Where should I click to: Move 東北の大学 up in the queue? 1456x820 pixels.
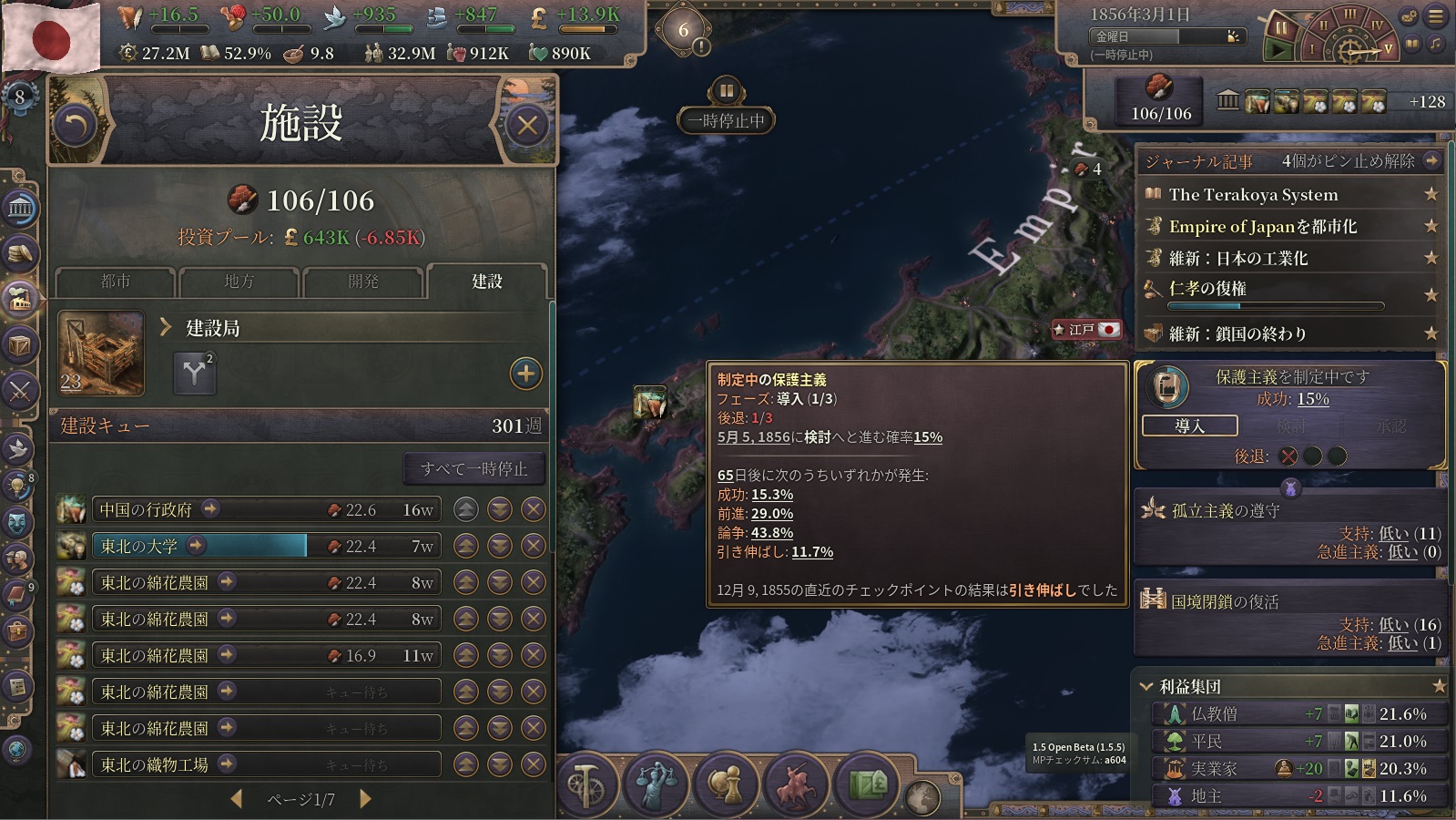[466, 546]
